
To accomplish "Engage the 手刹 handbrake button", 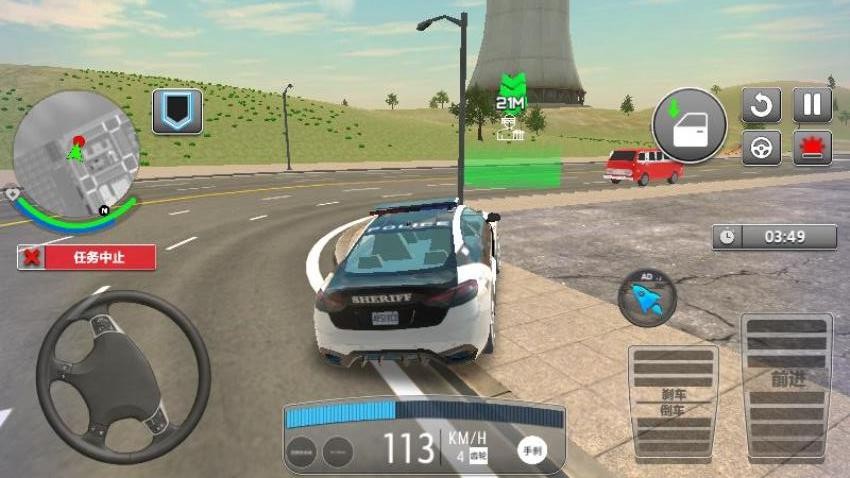I will [x=532, y=451].
